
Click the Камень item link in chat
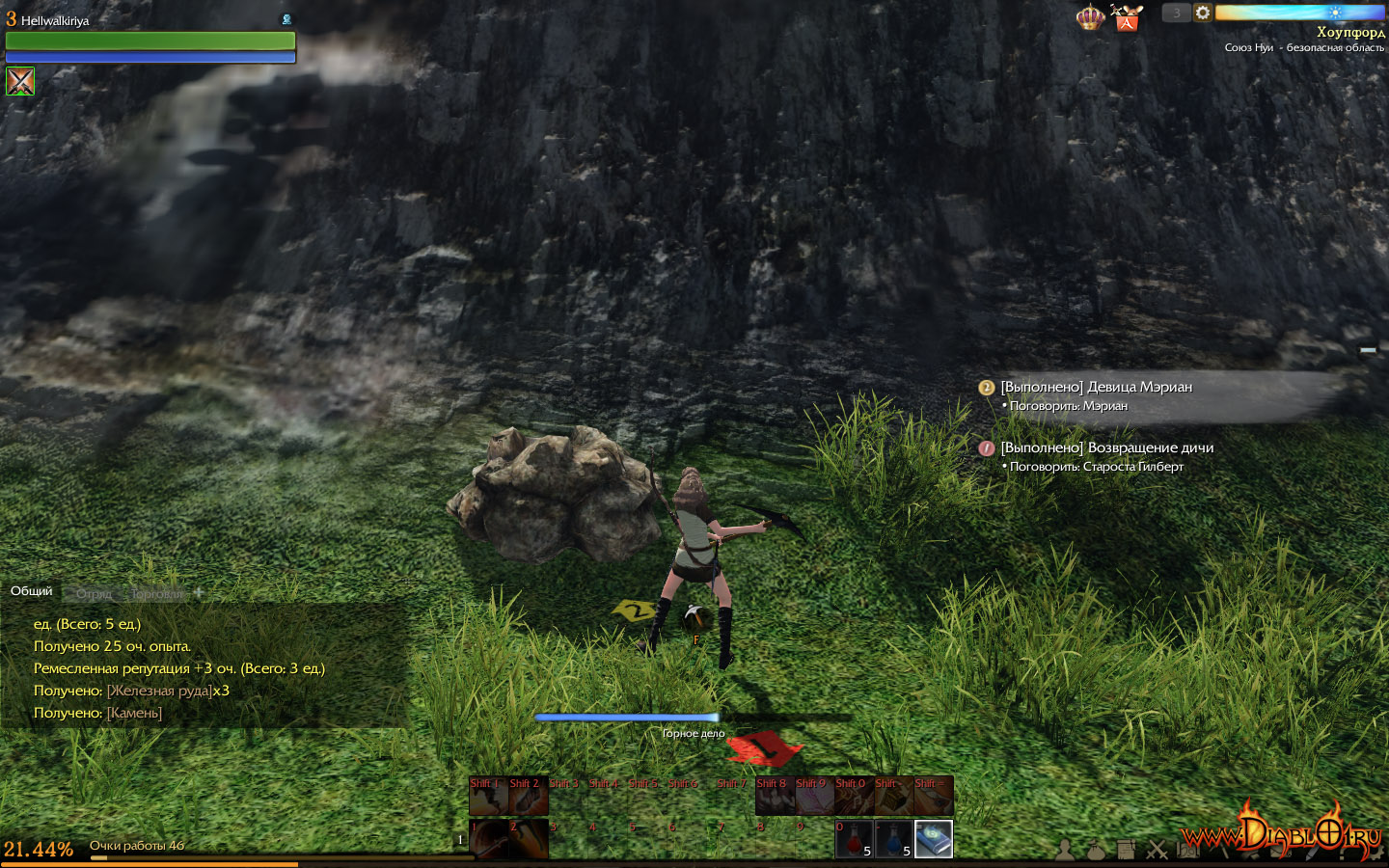134,713
